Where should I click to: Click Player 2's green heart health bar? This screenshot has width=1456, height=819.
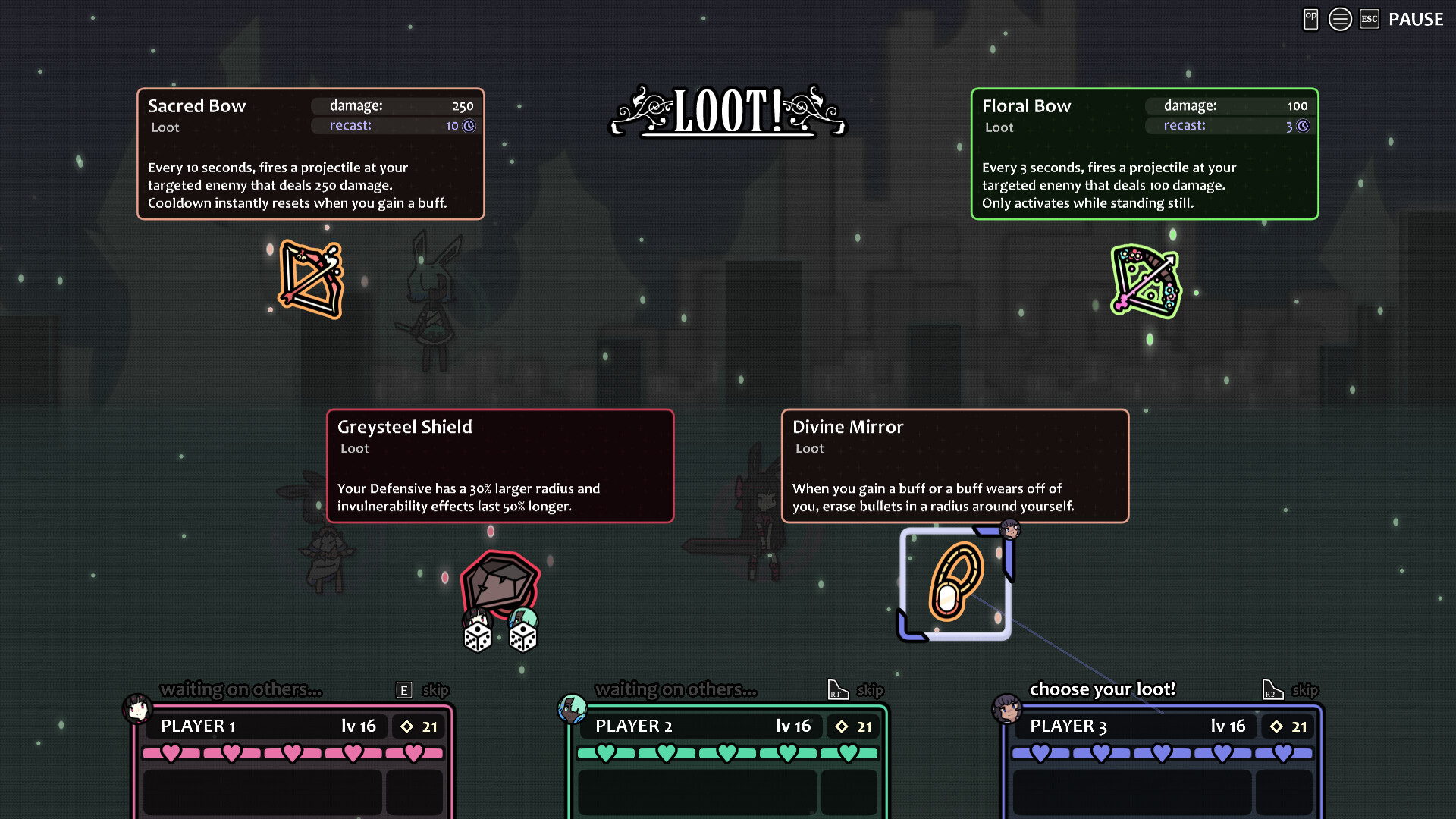click(x=728, y=753)
